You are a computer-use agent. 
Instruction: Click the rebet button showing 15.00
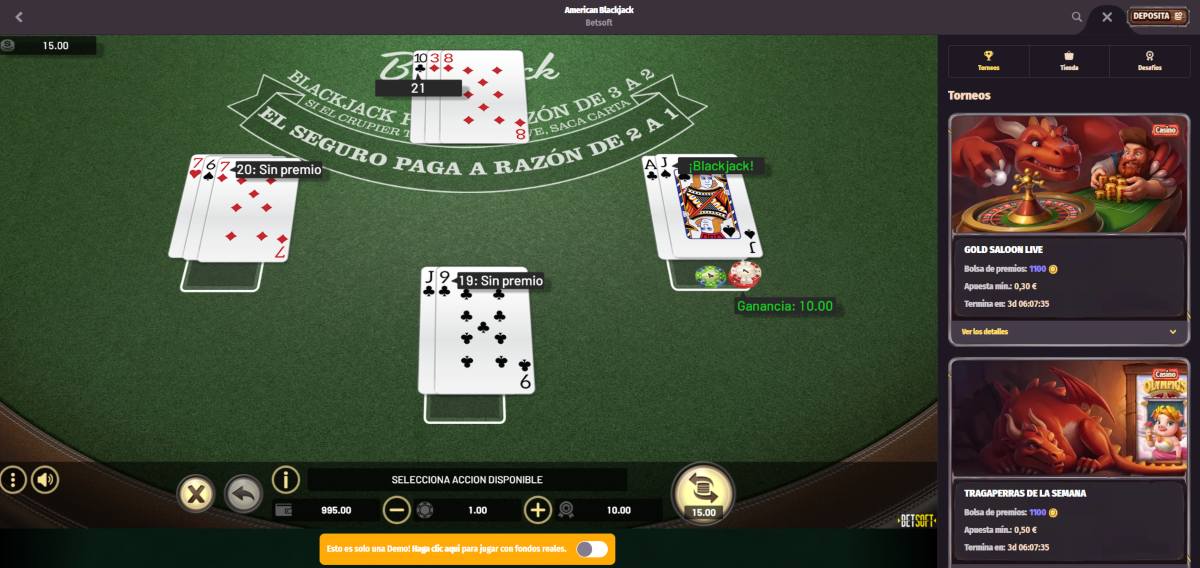(702, 490)
